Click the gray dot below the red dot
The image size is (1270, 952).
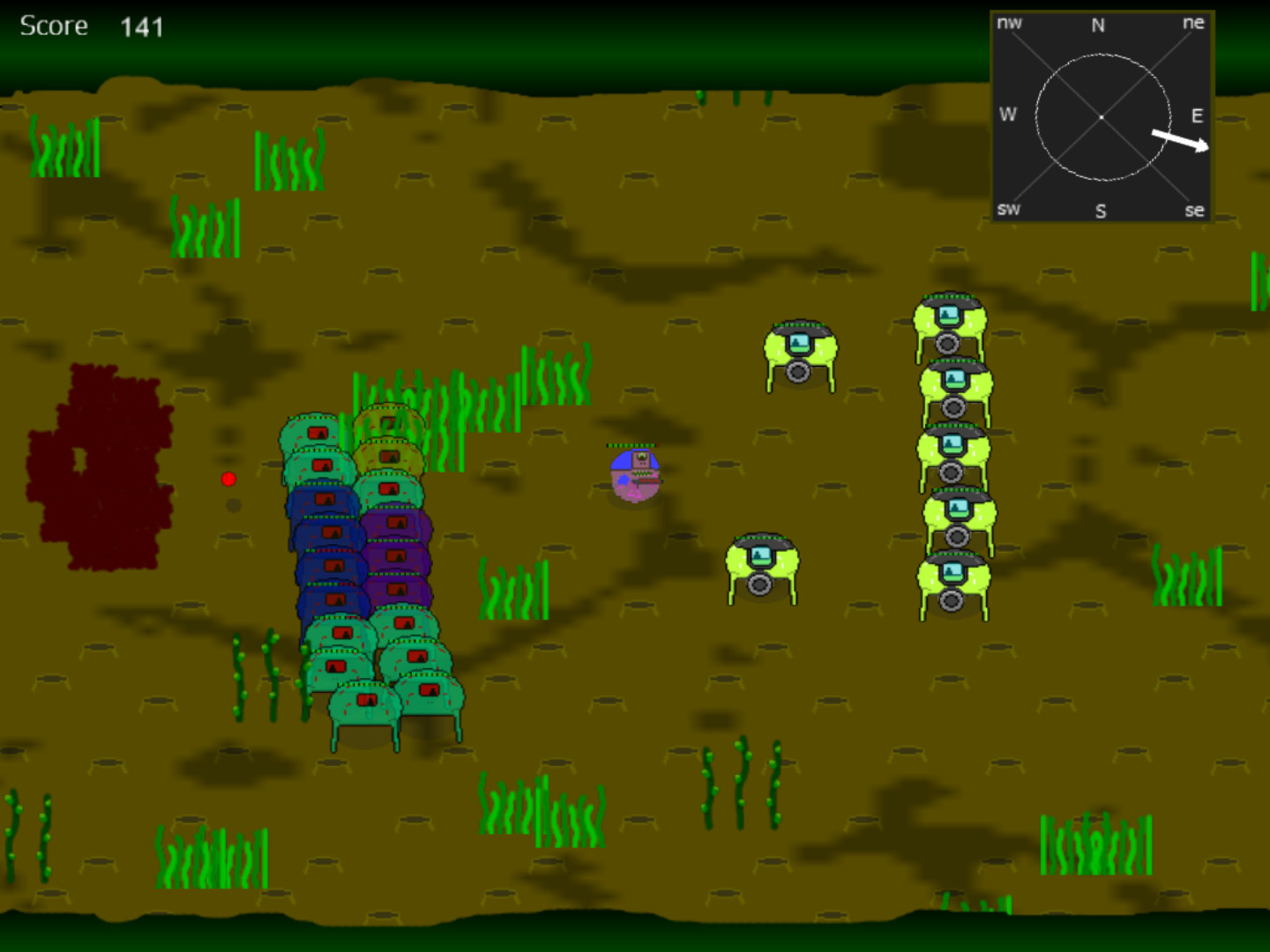[232, 504]
